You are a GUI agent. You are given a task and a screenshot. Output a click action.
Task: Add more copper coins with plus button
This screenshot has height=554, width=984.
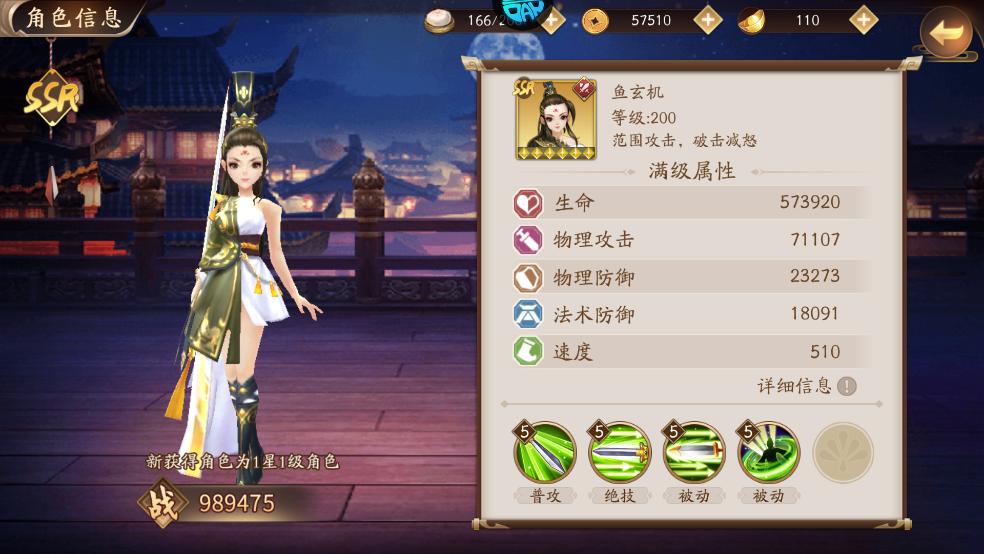(x=708, y=20)
